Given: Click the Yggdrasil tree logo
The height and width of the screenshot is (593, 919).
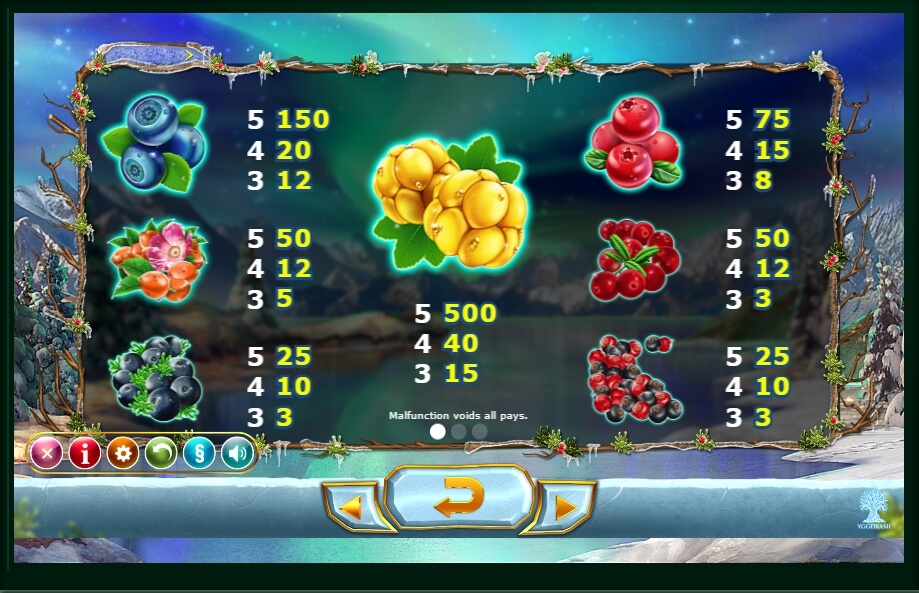Looking at the screenshot, I should point(872,507).
